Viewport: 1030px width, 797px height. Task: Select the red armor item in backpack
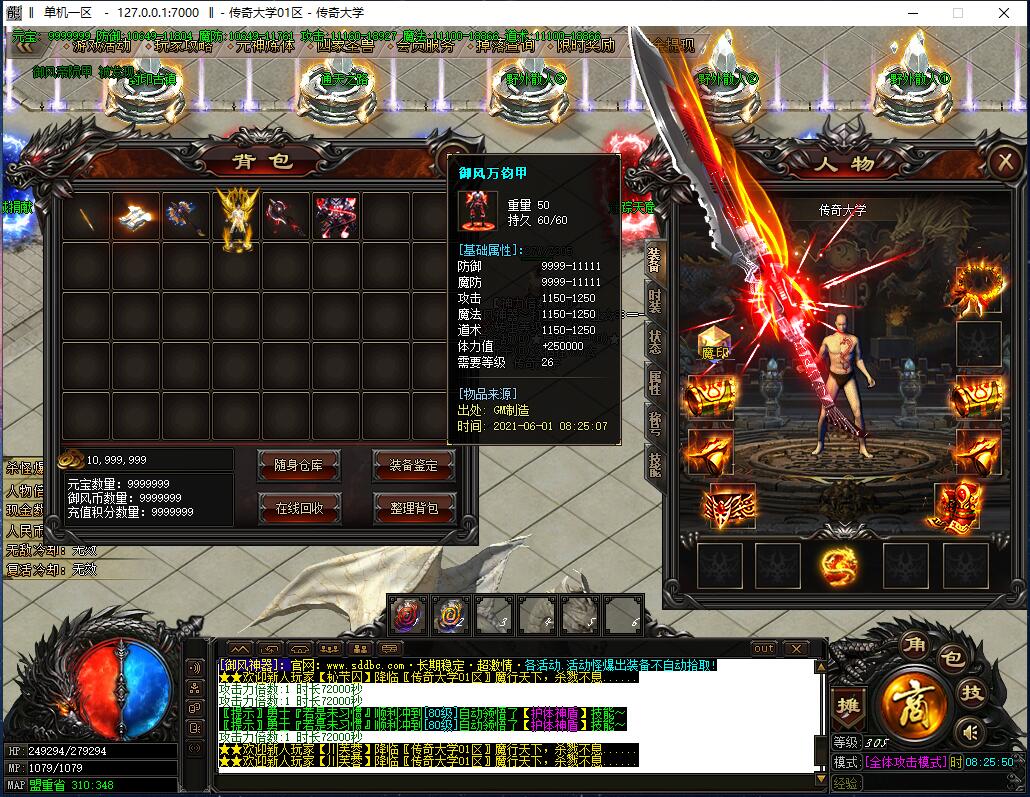click(x=337, y=217)
